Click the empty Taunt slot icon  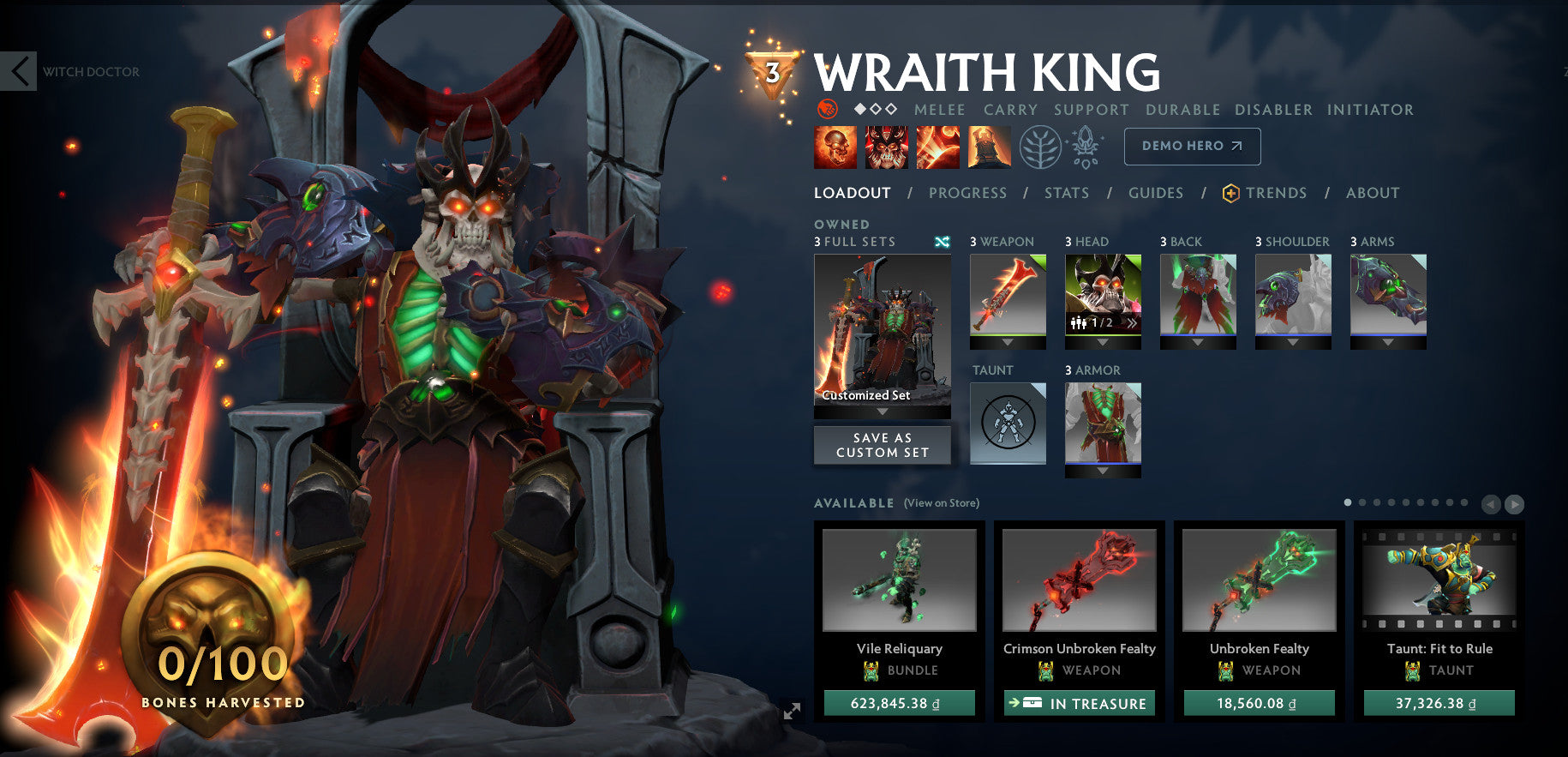1008,423
